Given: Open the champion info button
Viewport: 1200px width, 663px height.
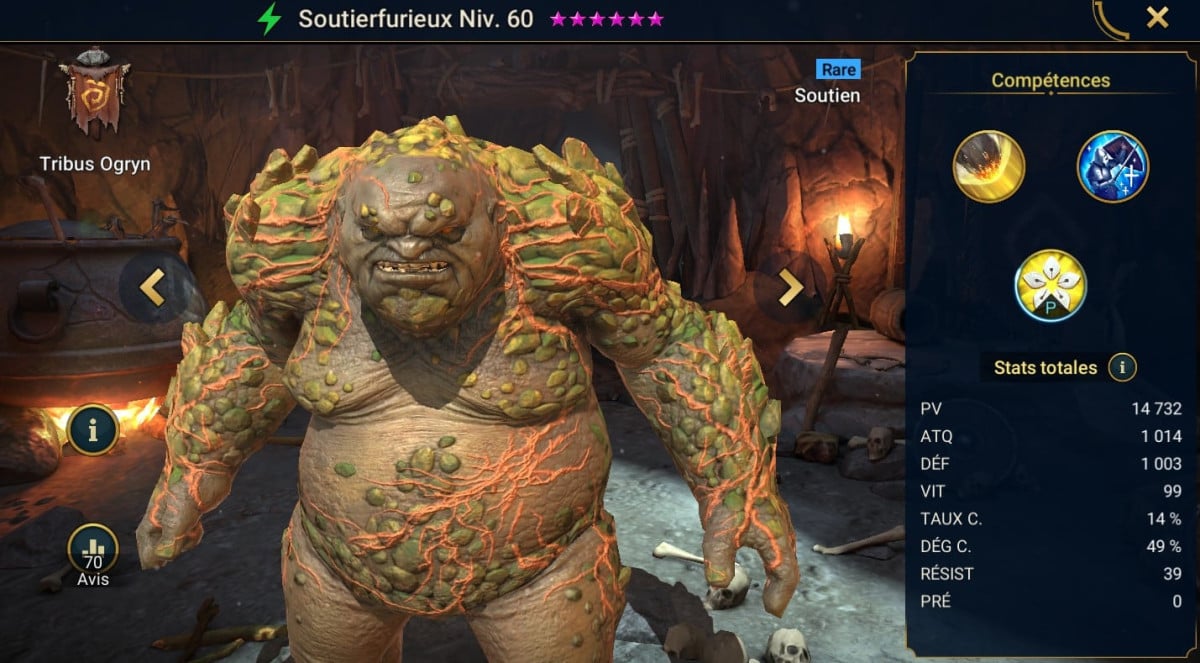Looking at the screenshot, I should [x=93, y=431].
